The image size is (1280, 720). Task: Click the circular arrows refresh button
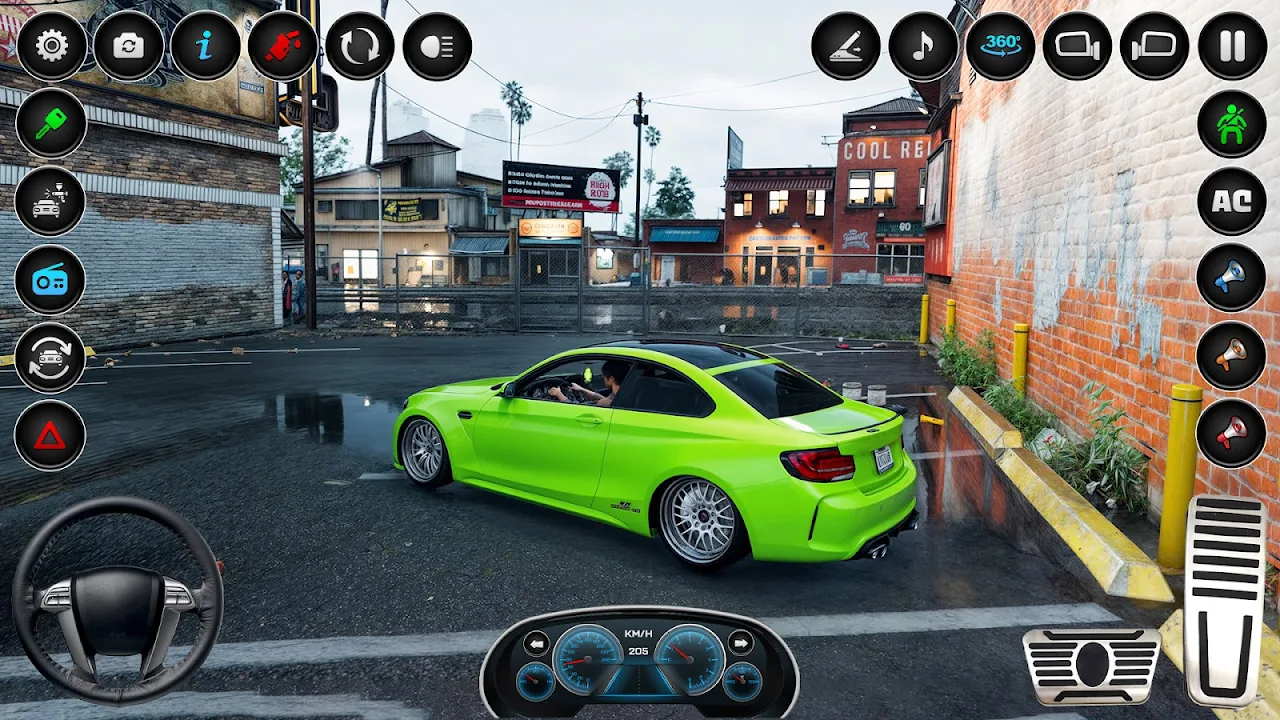pyautogui.click(x=360, y=46)
